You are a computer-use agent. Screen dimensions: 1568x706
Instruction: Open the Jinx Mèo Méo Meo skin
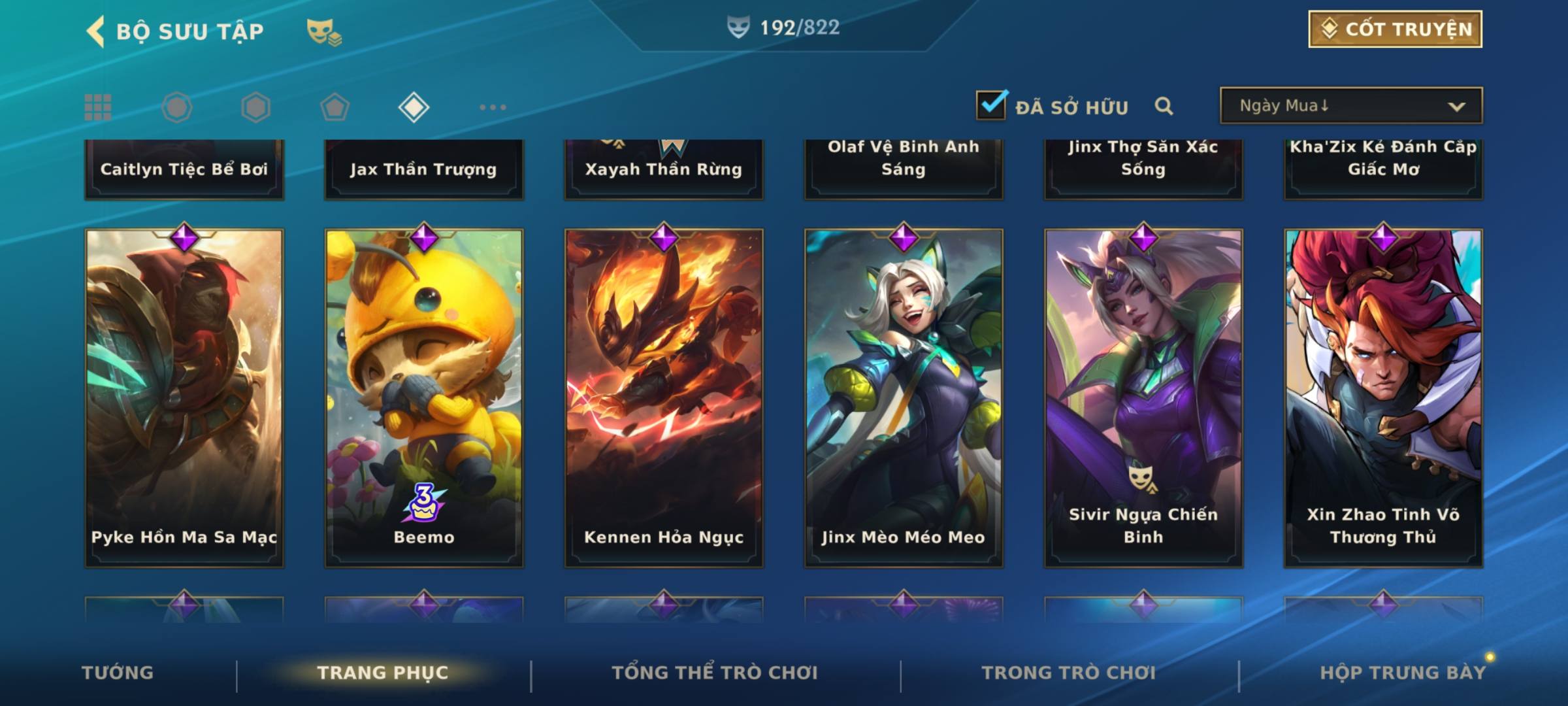(904, 397)
